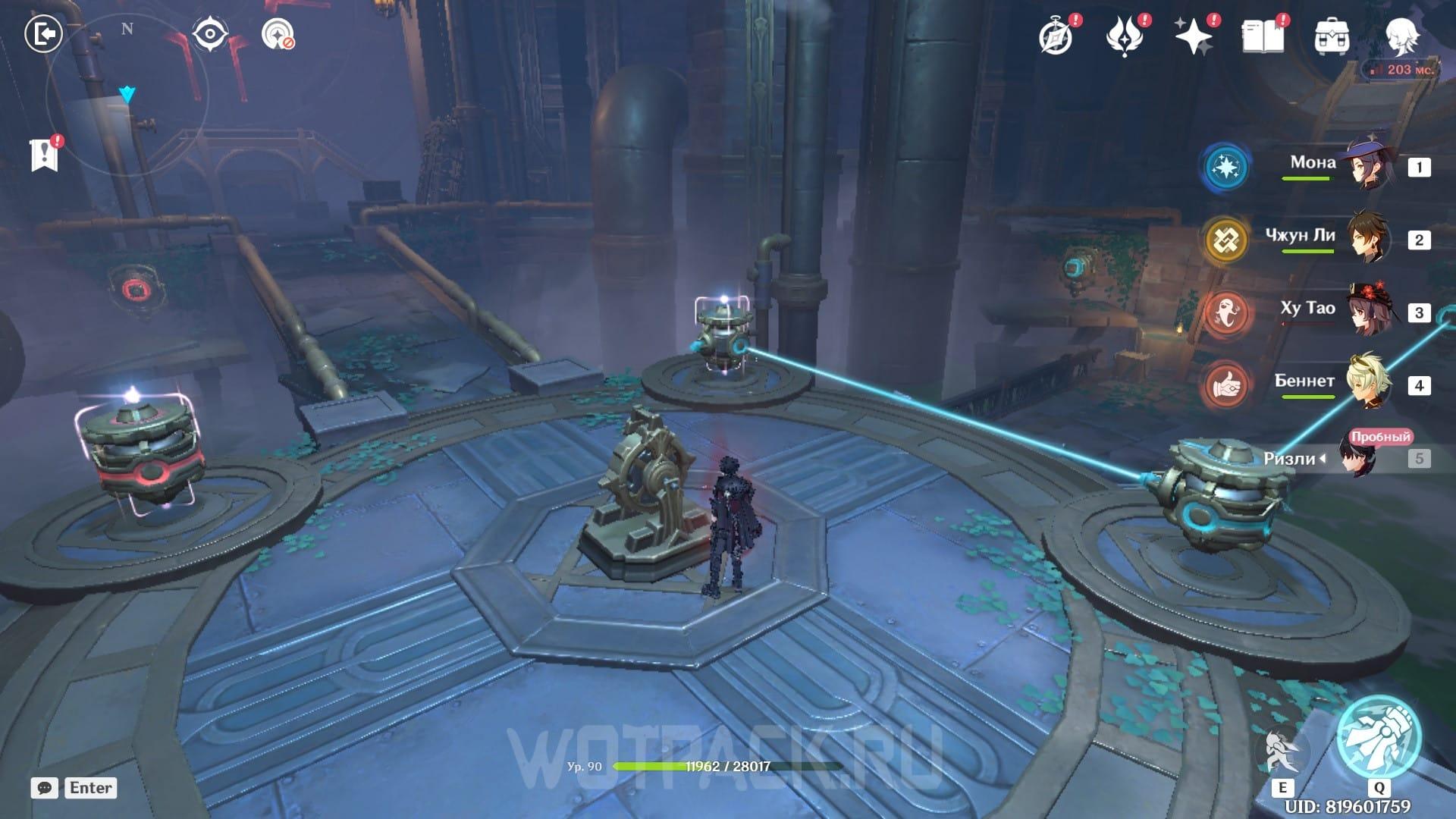1456x819 pixels.
Task: Toggle the elemental sight eye icon
Action: pyautogui.click(x=210, y=35)
